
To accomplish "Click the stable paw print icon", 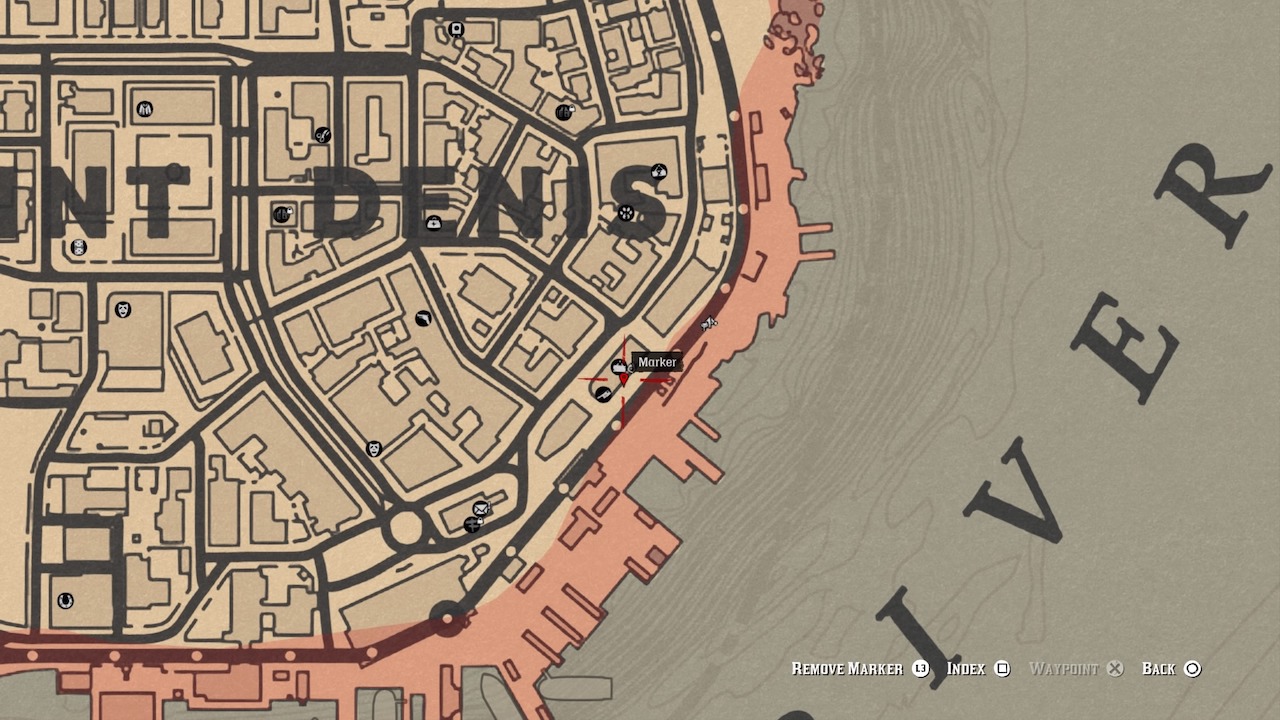I will 625,213.
